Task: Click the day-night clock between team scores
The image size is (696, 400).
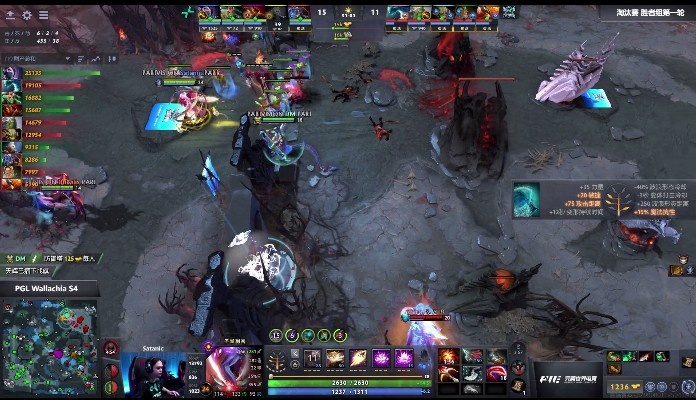Action: tap(349, 14)
